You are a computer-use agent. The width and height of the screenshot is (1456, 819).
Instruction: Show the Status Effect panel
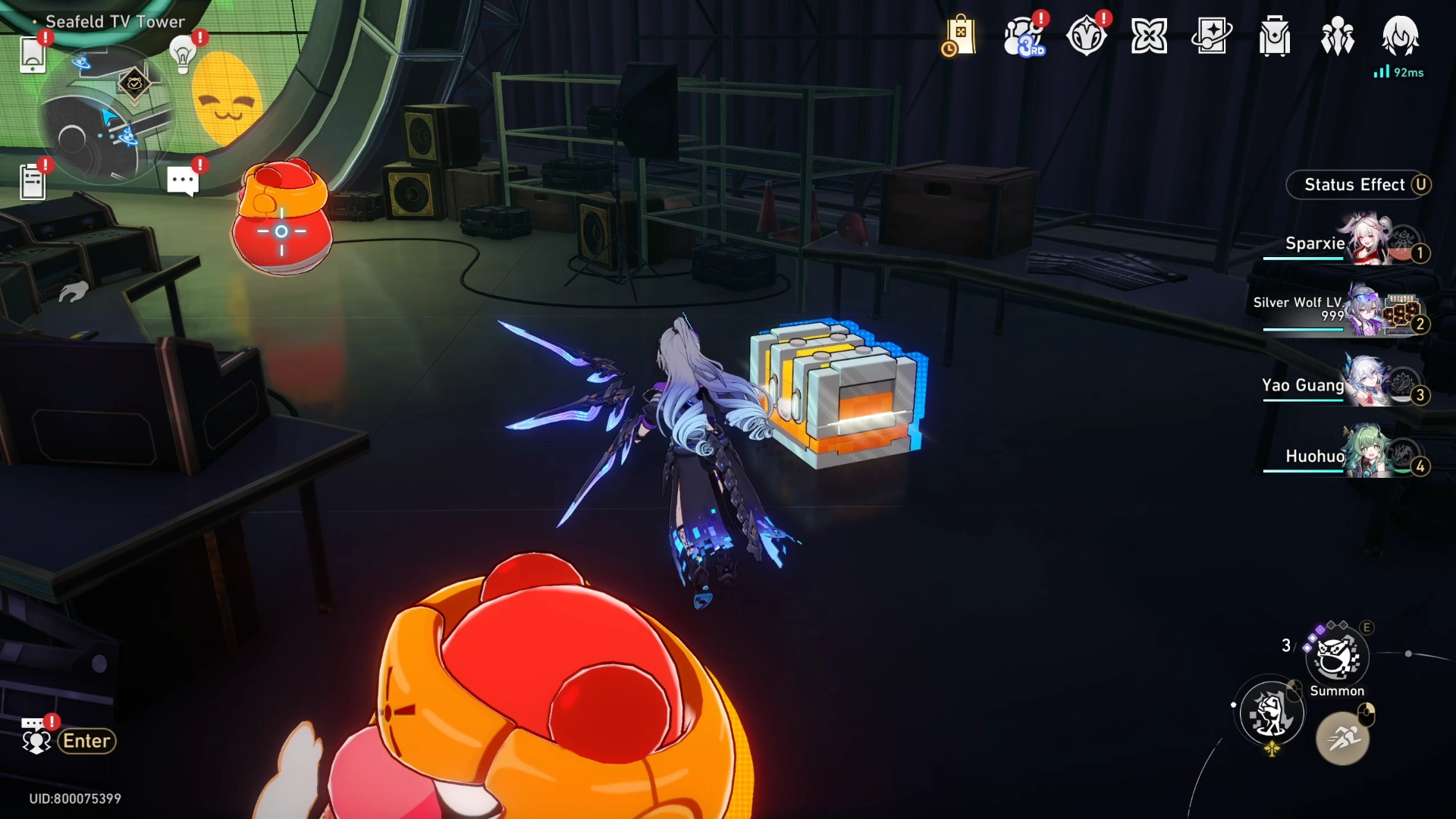pos(1357,185)
